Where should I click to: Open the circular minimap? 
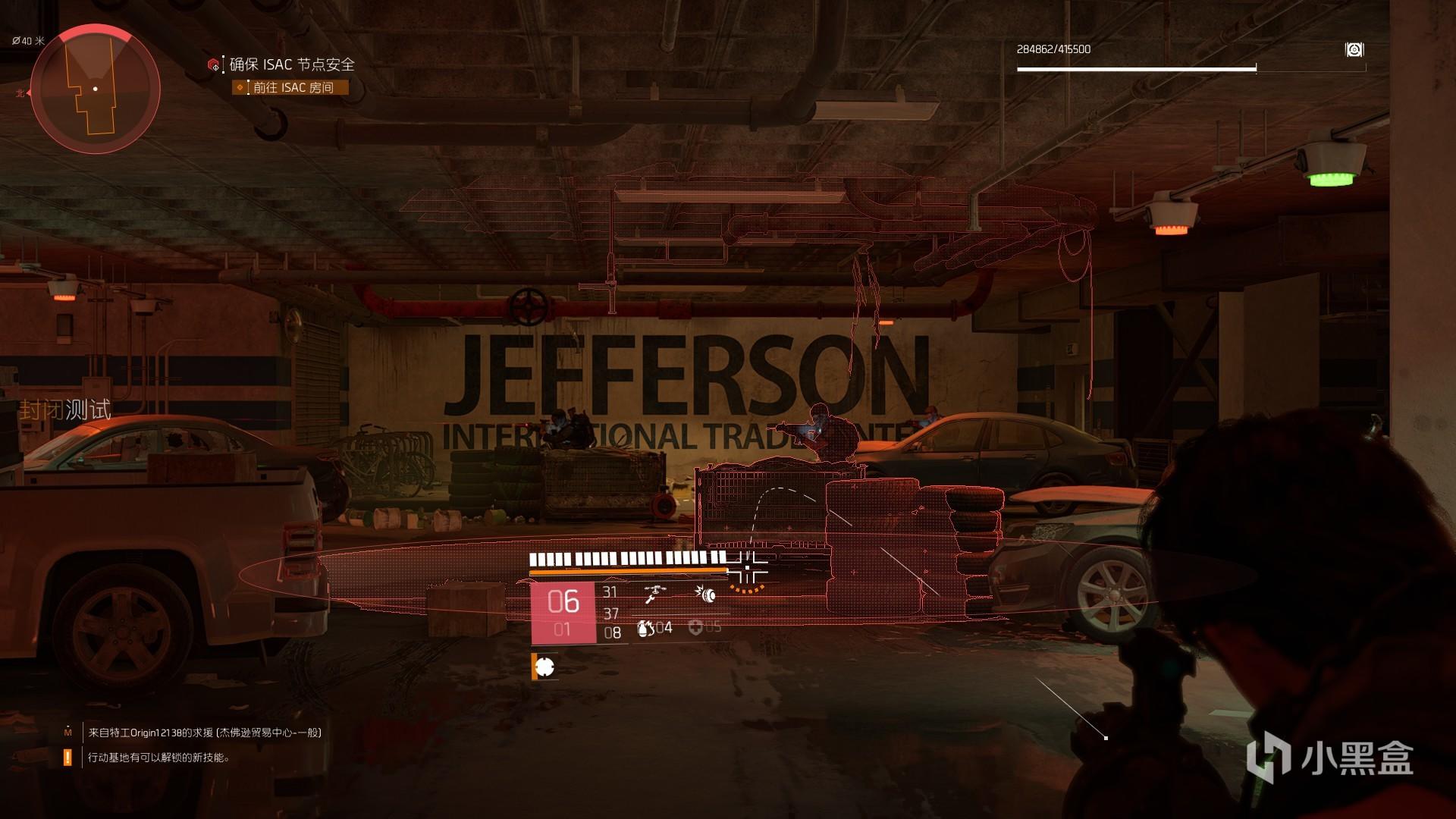point(95,89)
